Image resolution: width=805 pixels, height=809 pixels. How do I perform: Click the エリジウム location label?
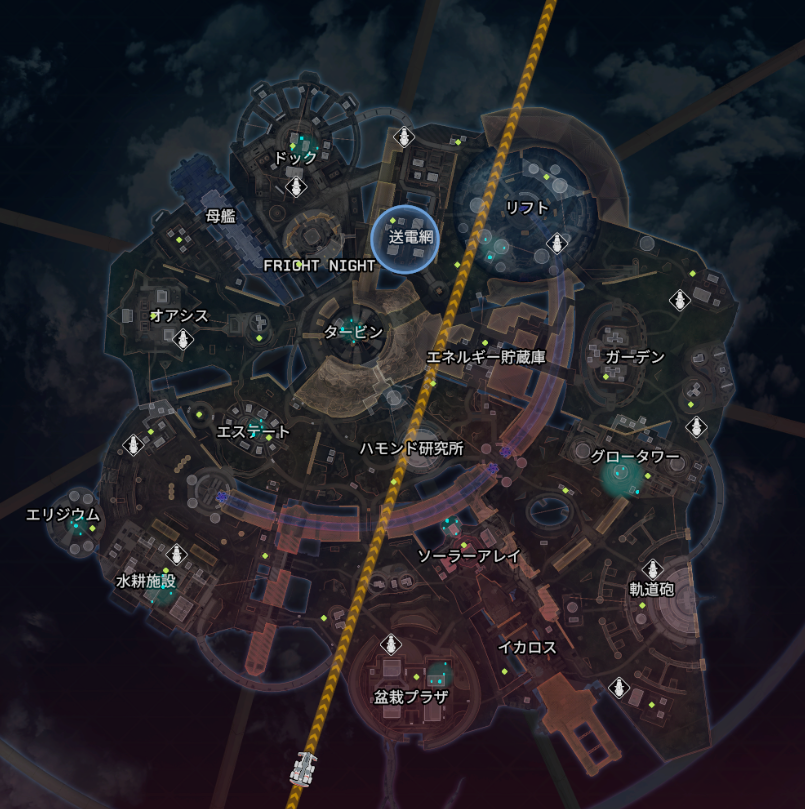pyautogui.click(x=63, y=515)
